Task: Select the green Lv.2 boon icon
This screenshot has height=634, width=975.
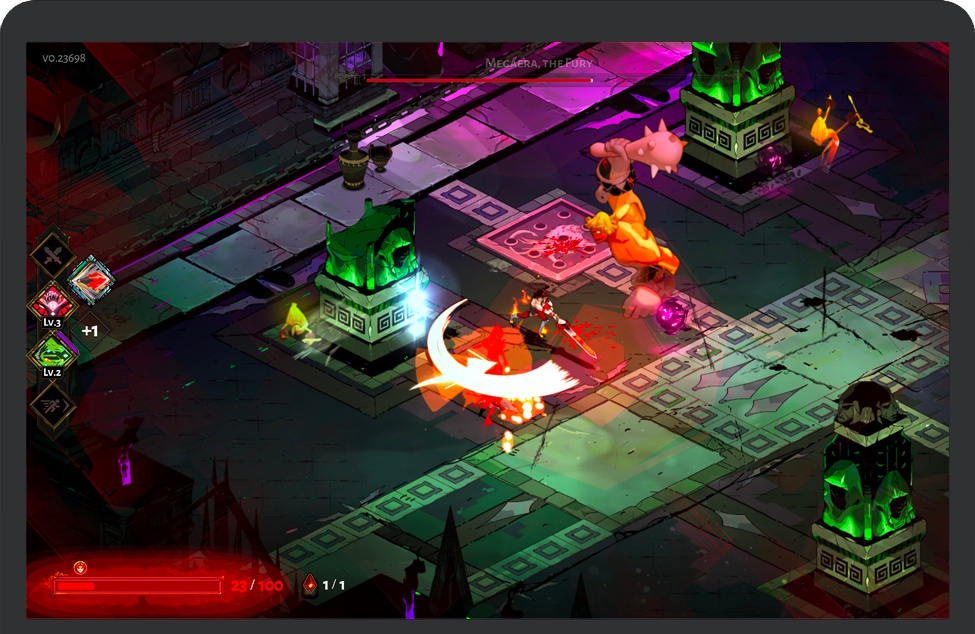Action: tap(51, 352)
